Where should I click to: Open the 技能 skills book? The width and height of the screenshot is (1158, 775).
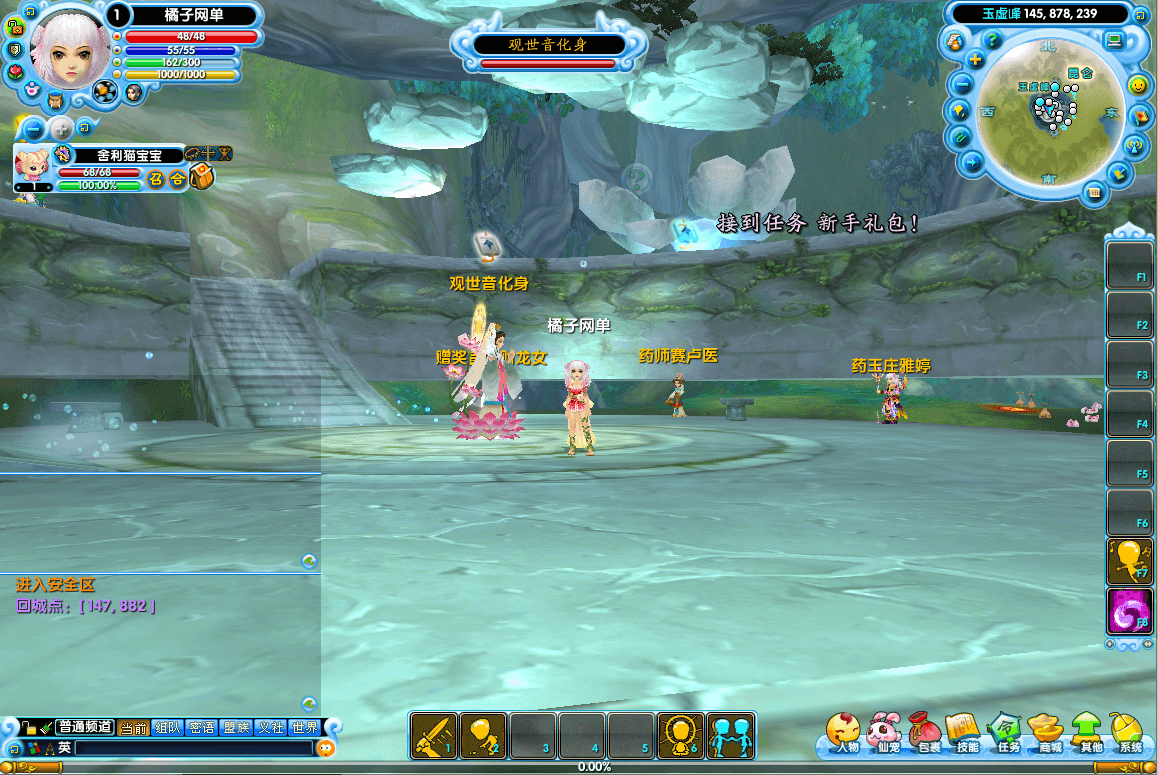(965, 733)
